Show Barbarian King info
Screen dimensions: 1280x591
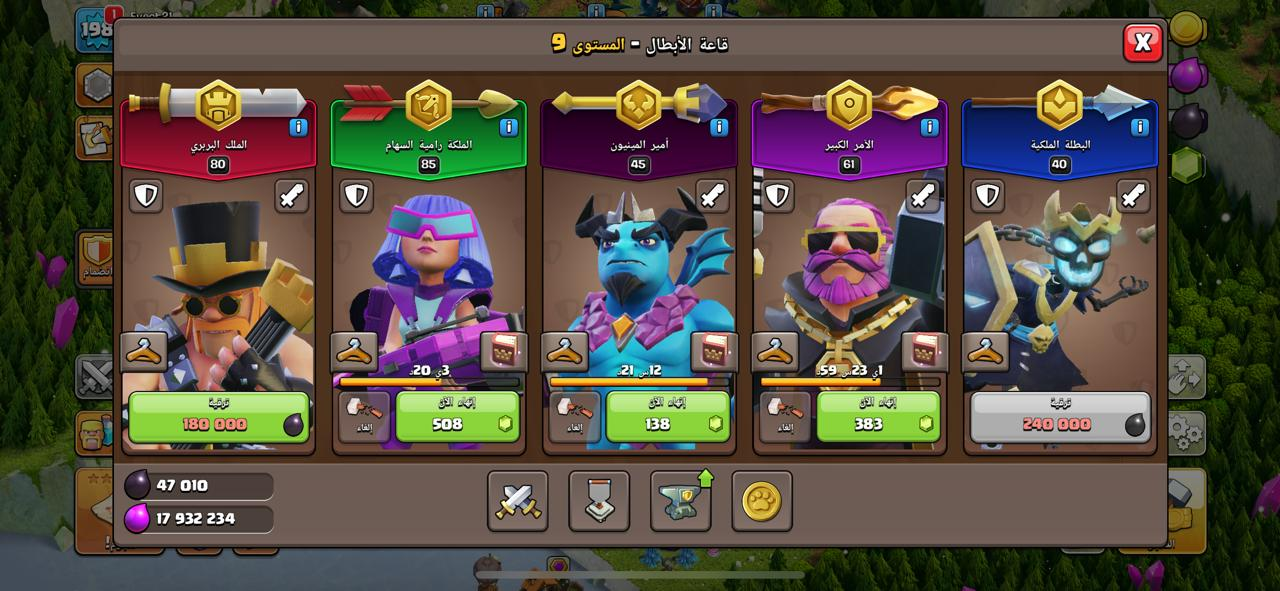[x=298, y=127]
